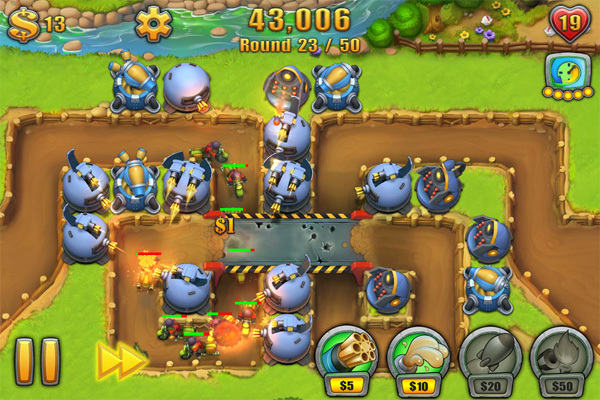Pause the game
600x400 pixels.
(37, 360)
